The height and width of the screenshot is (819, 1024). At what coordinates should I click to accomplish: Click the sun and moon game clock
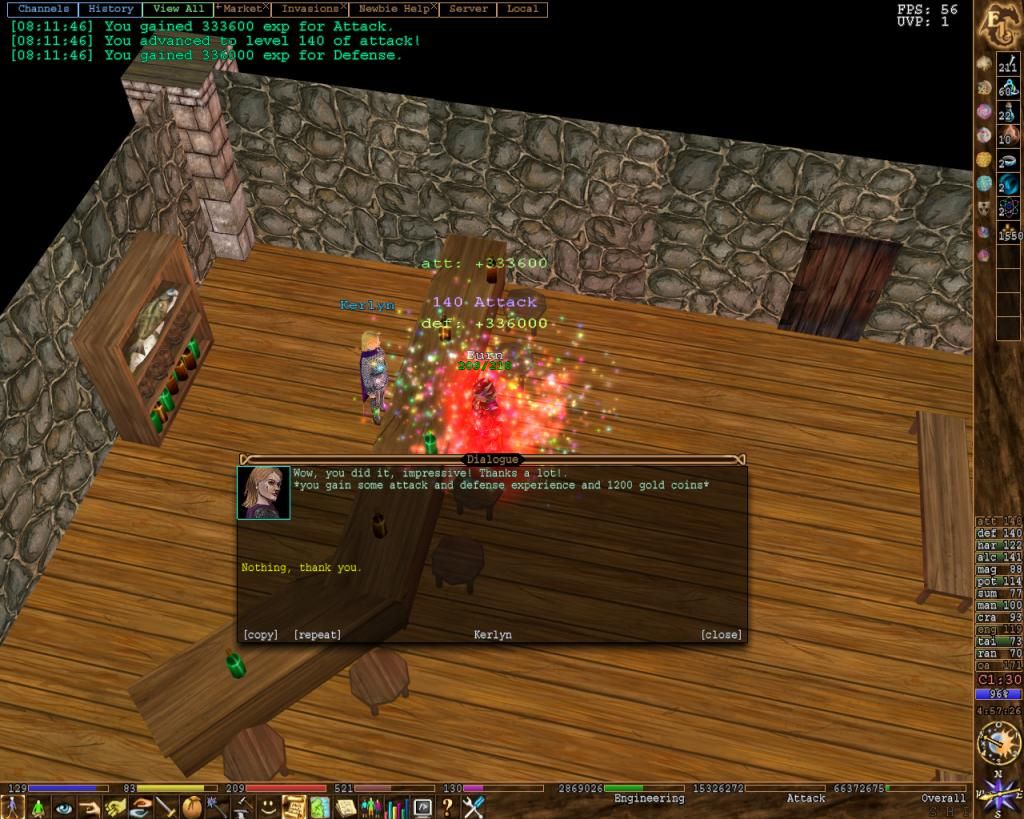click(x=997, y=744)
